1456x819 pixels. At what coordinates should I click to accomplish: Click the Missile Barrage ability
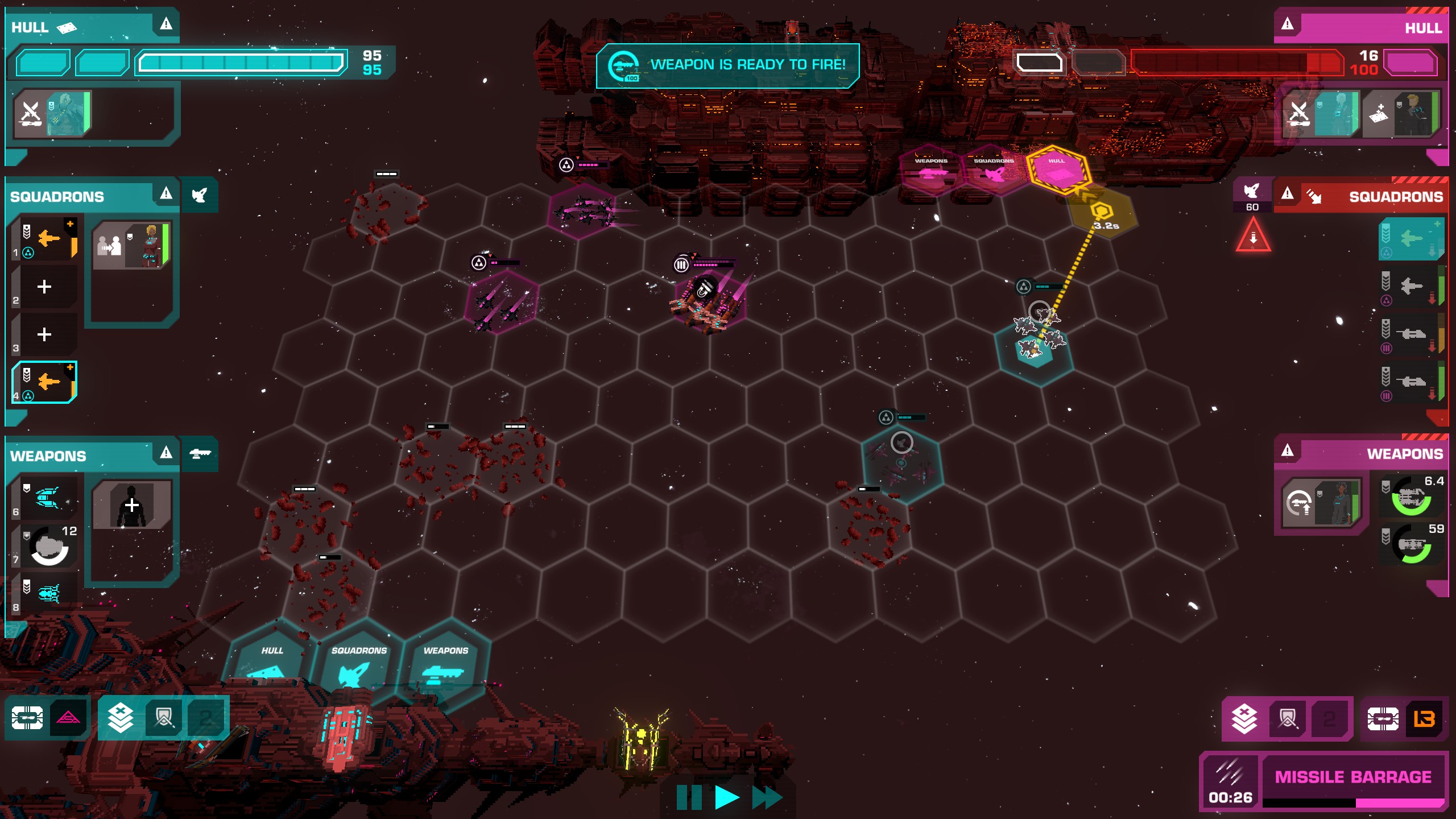1352,777
